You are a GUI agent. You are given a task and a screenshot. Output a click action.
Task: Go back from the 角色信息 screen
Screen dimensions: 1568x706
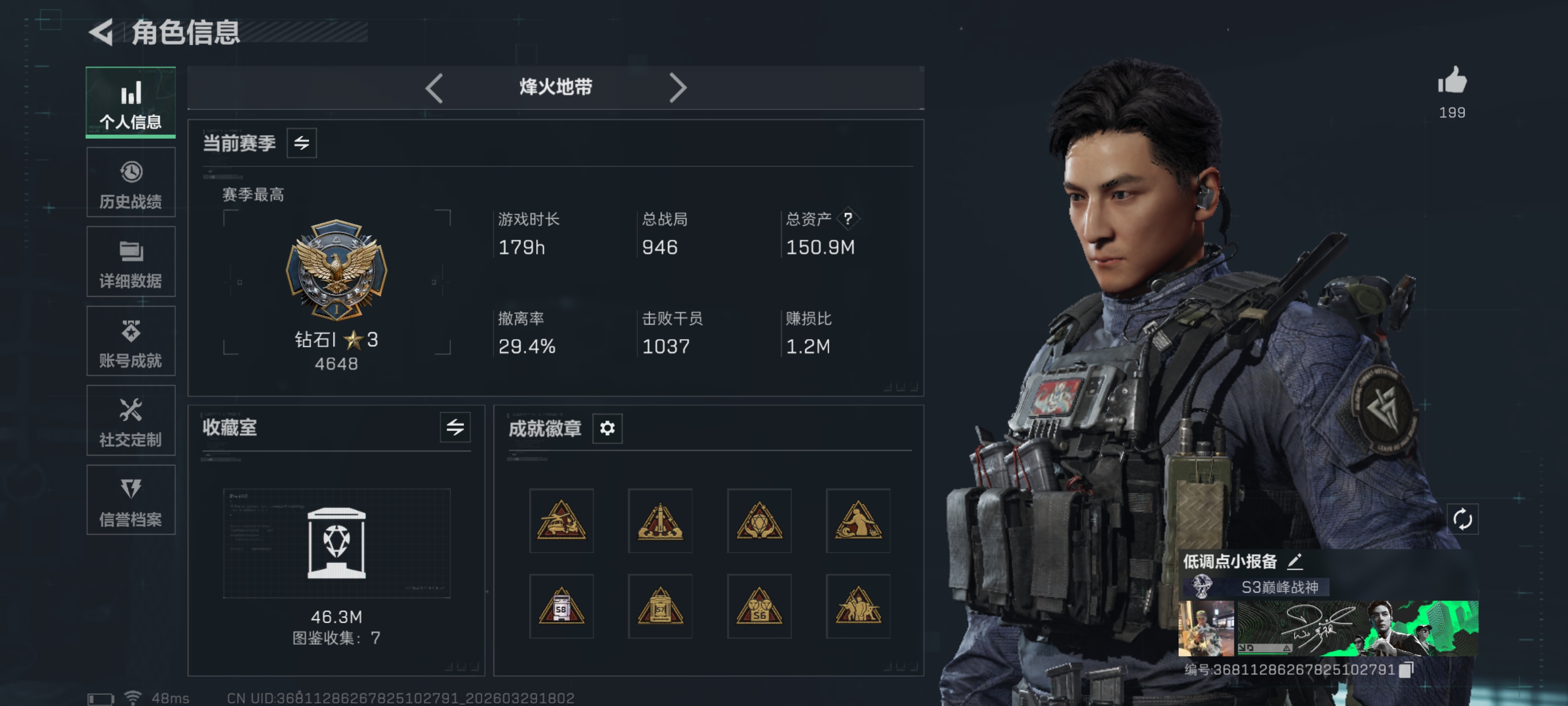click(101, 32)
